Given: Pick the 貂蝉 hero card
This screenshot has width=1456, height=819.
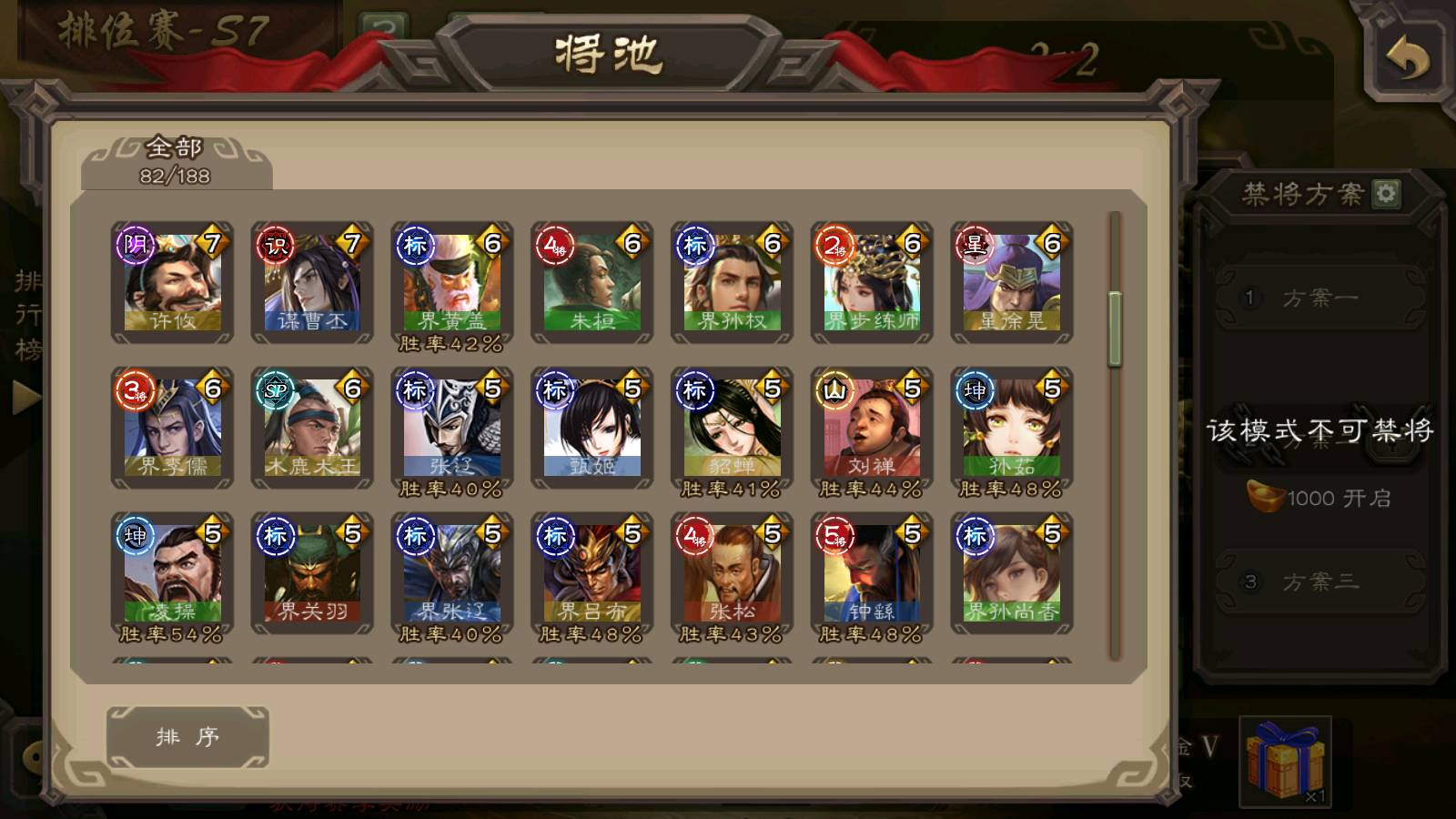Looking at the screenshot, I should pos(733,429).
